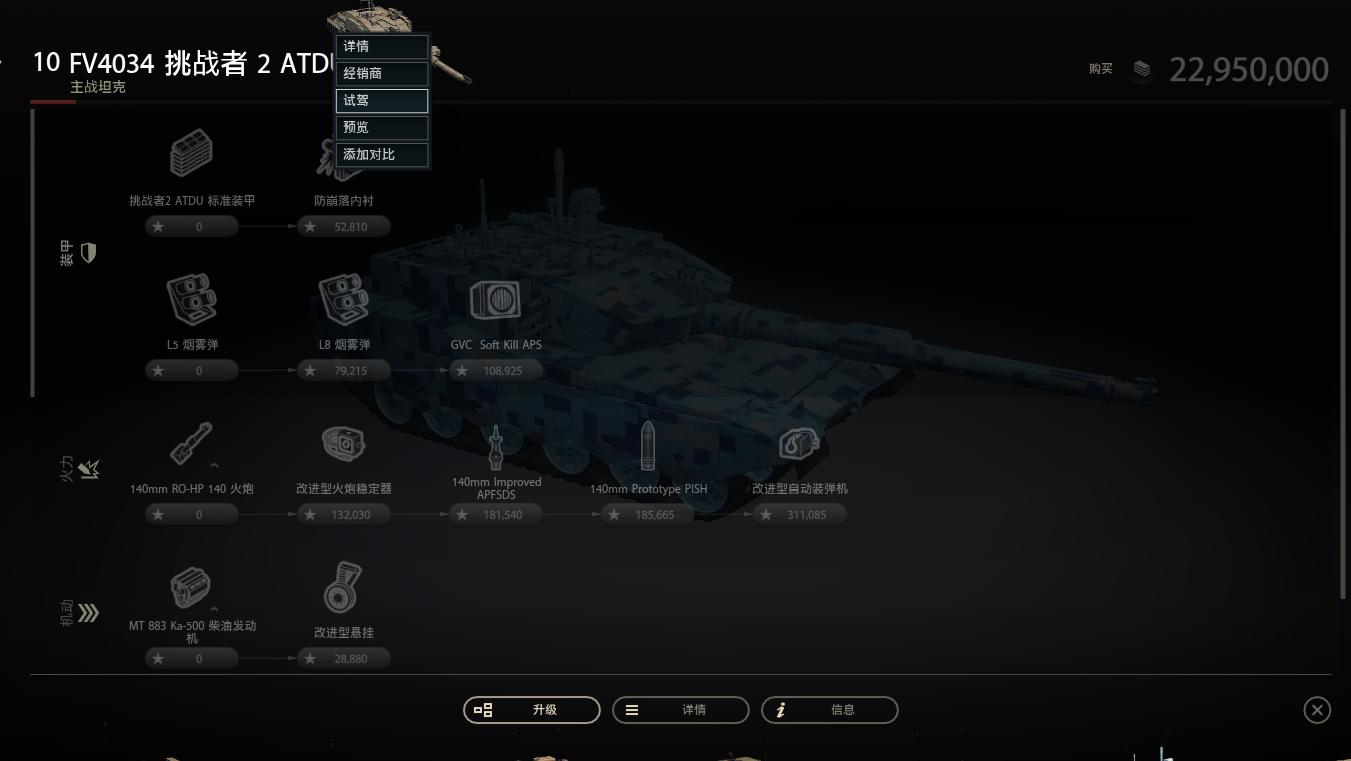Choose 试驾 from the context menu
Viewport: 1351px width, 761px height.
point(381,100)
